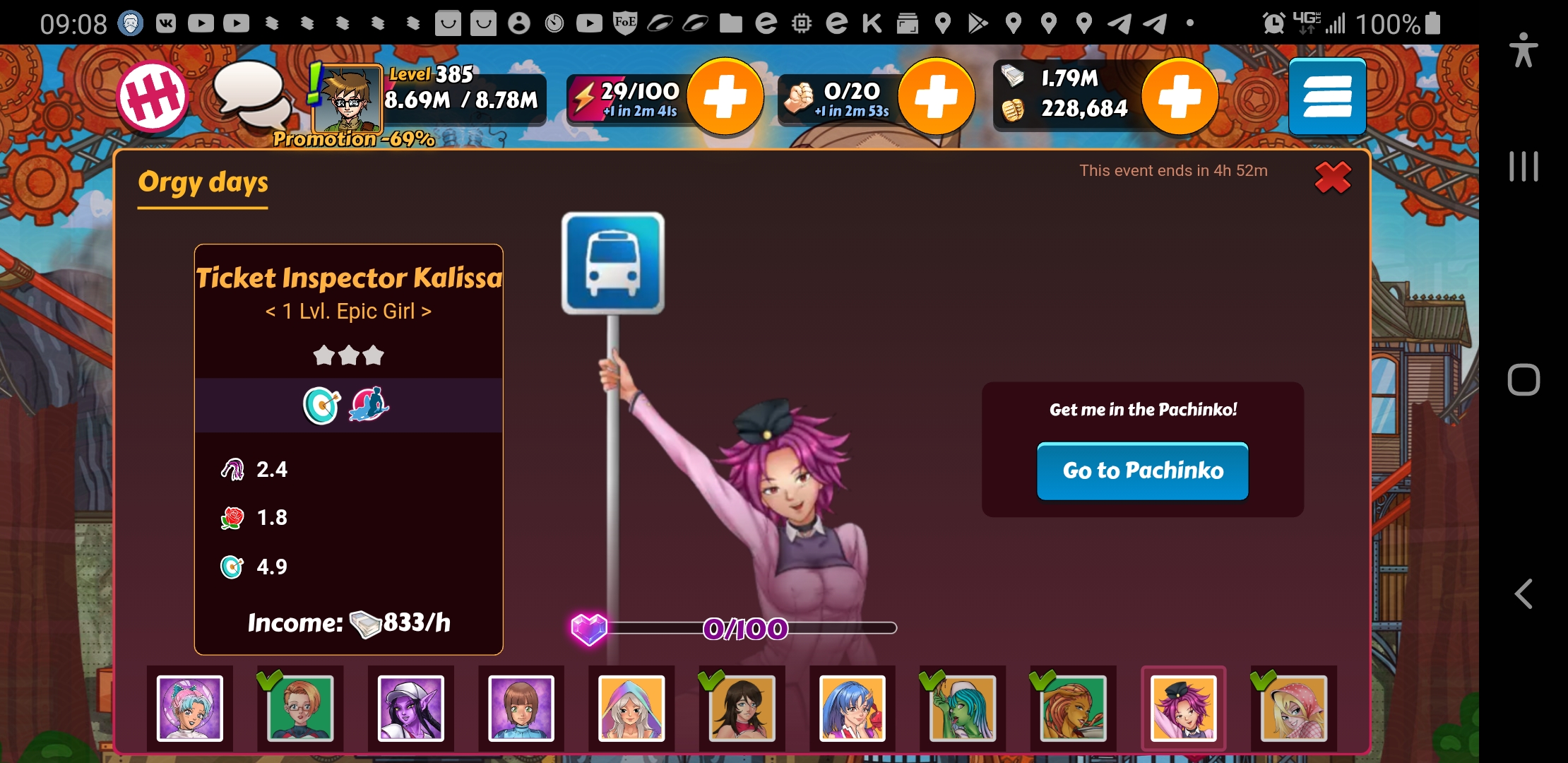Refill fight points via the plus button
Screen dimensions: 1568x763
936,97
